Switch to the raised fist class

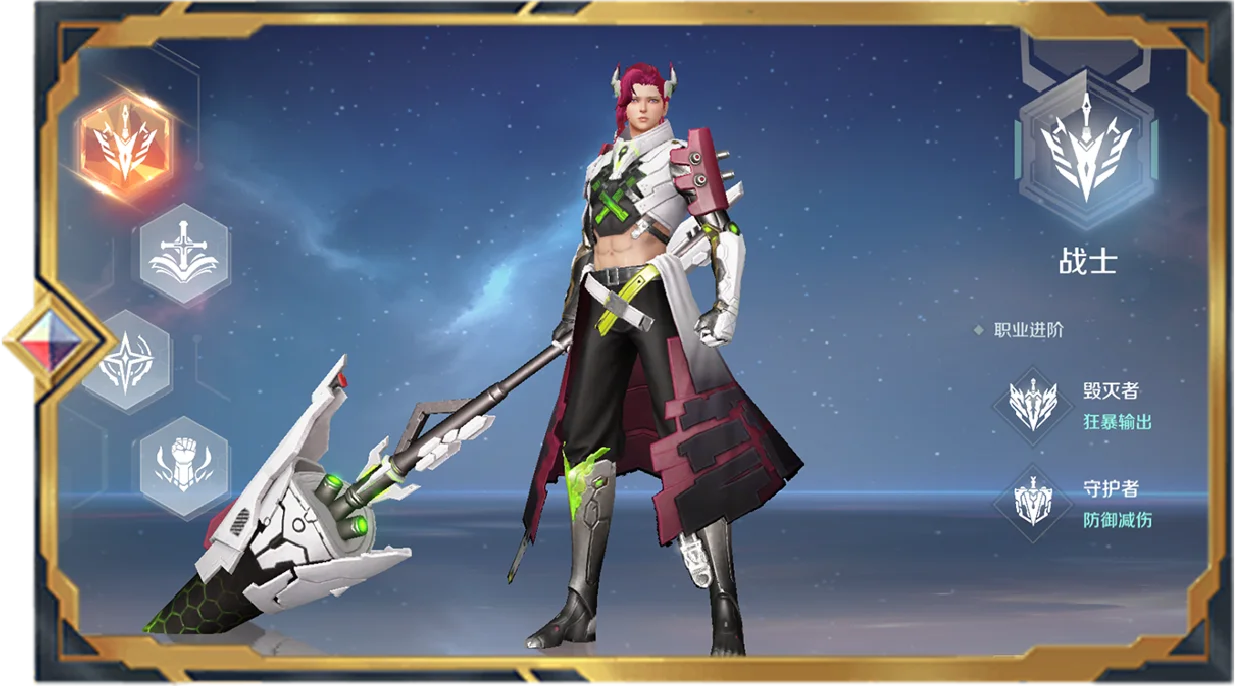pos(184,466)
